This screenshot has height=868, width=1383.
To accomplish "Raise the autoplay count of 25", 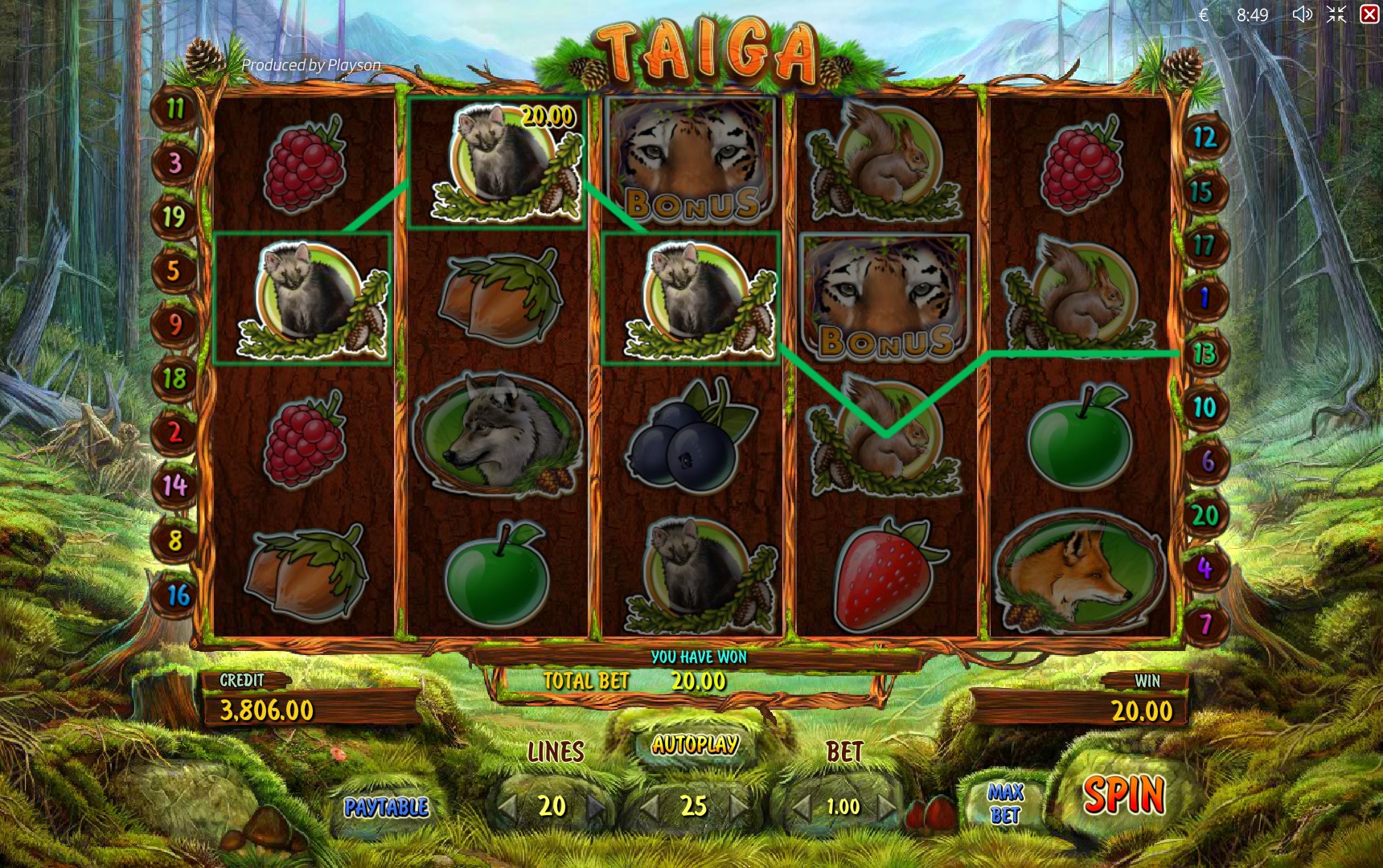I will [738, 806].
